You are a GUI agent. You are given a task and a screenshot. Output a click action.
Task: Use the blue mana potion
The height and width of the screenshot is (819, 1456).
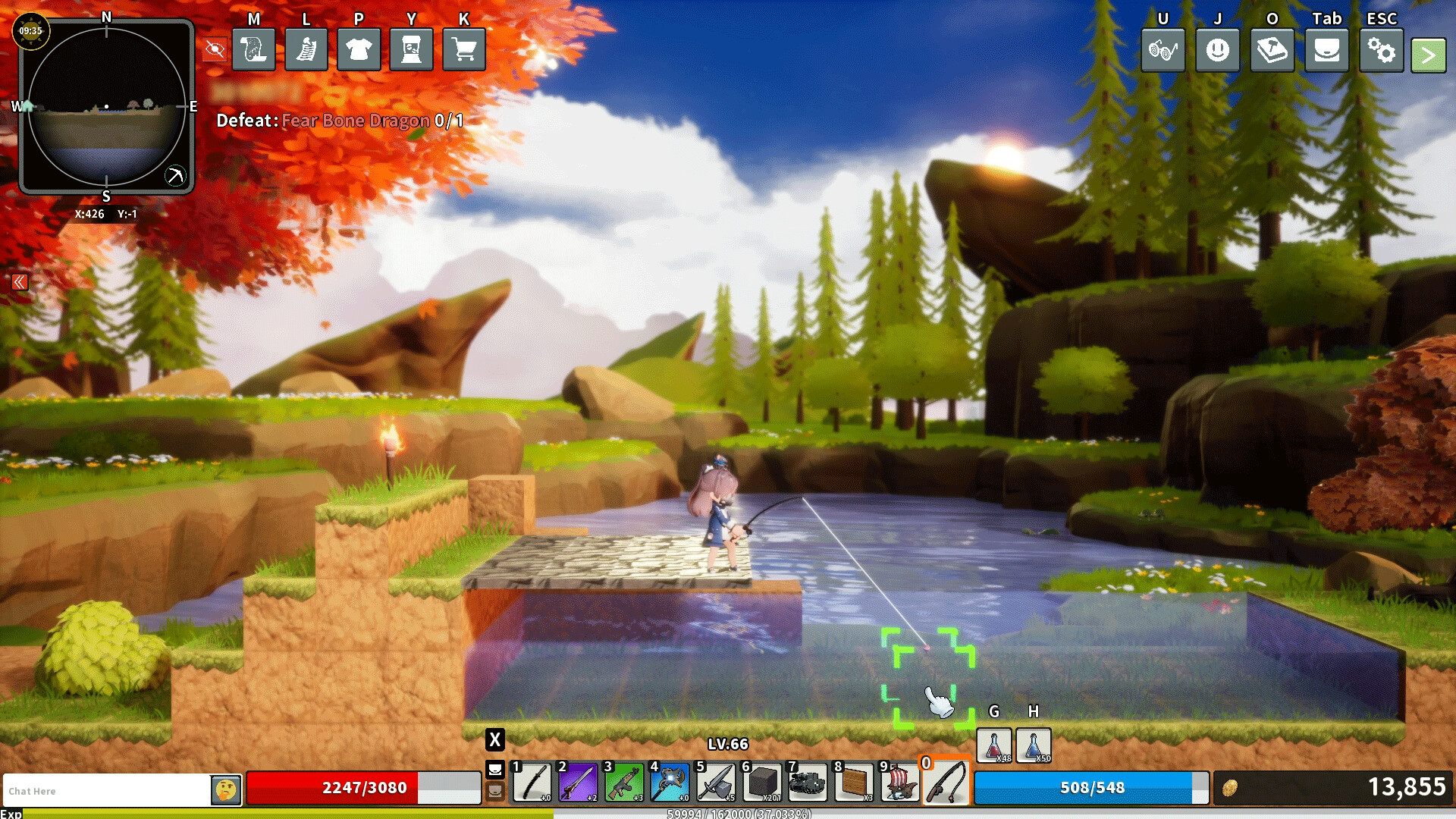tap(1033, 745)
